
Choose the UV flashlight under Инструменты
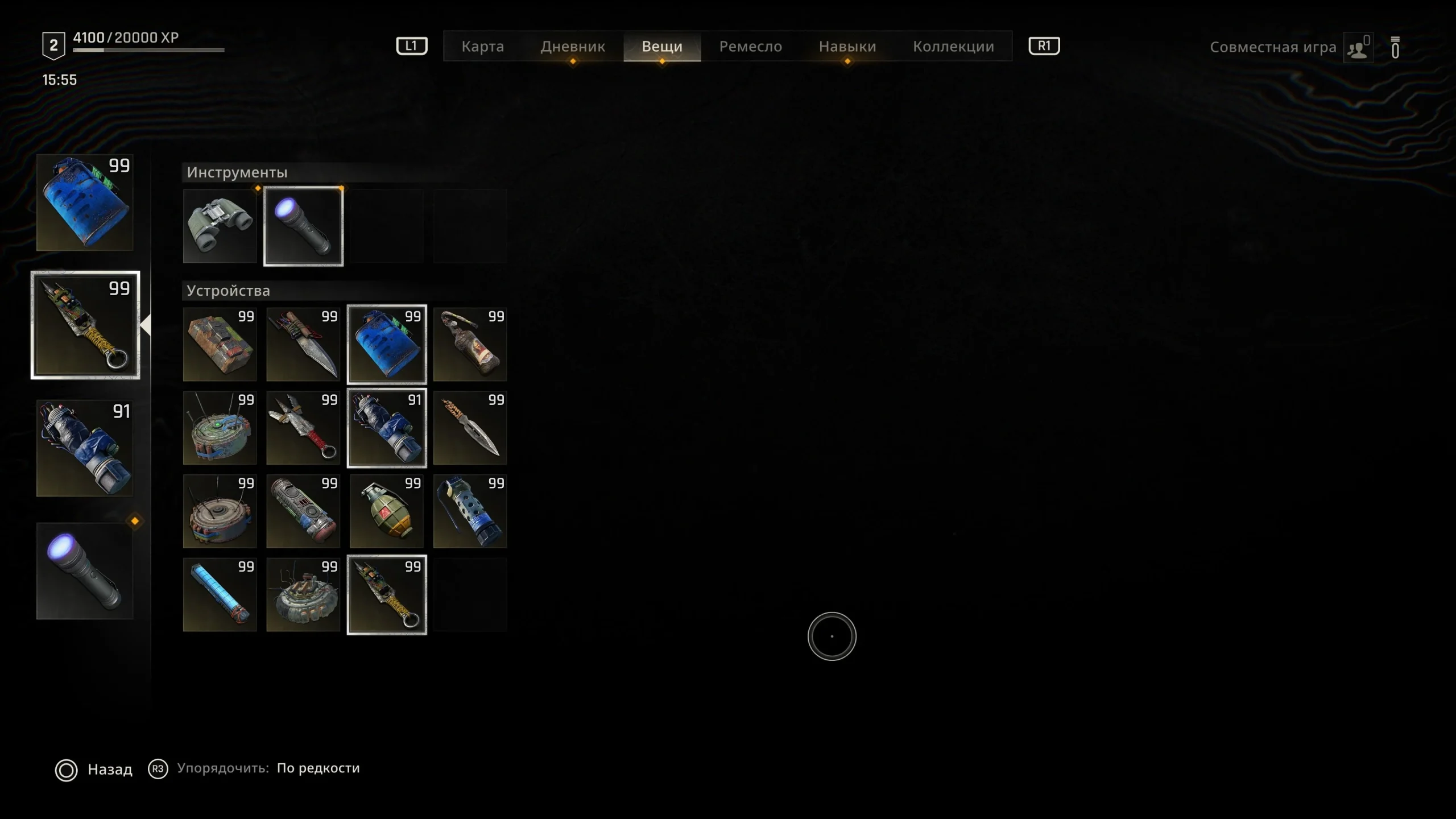click(x=303, y=226)
